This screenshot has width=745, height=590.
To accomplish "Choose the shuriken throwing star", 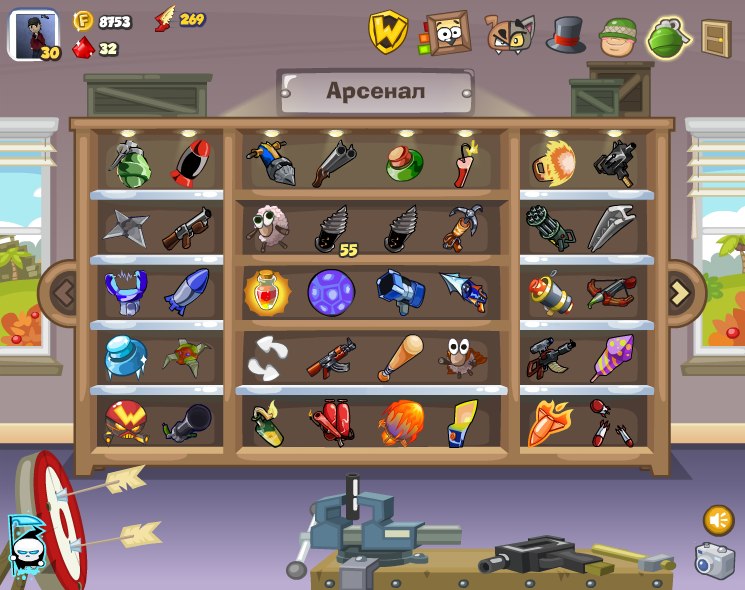I will coord(126,227).
